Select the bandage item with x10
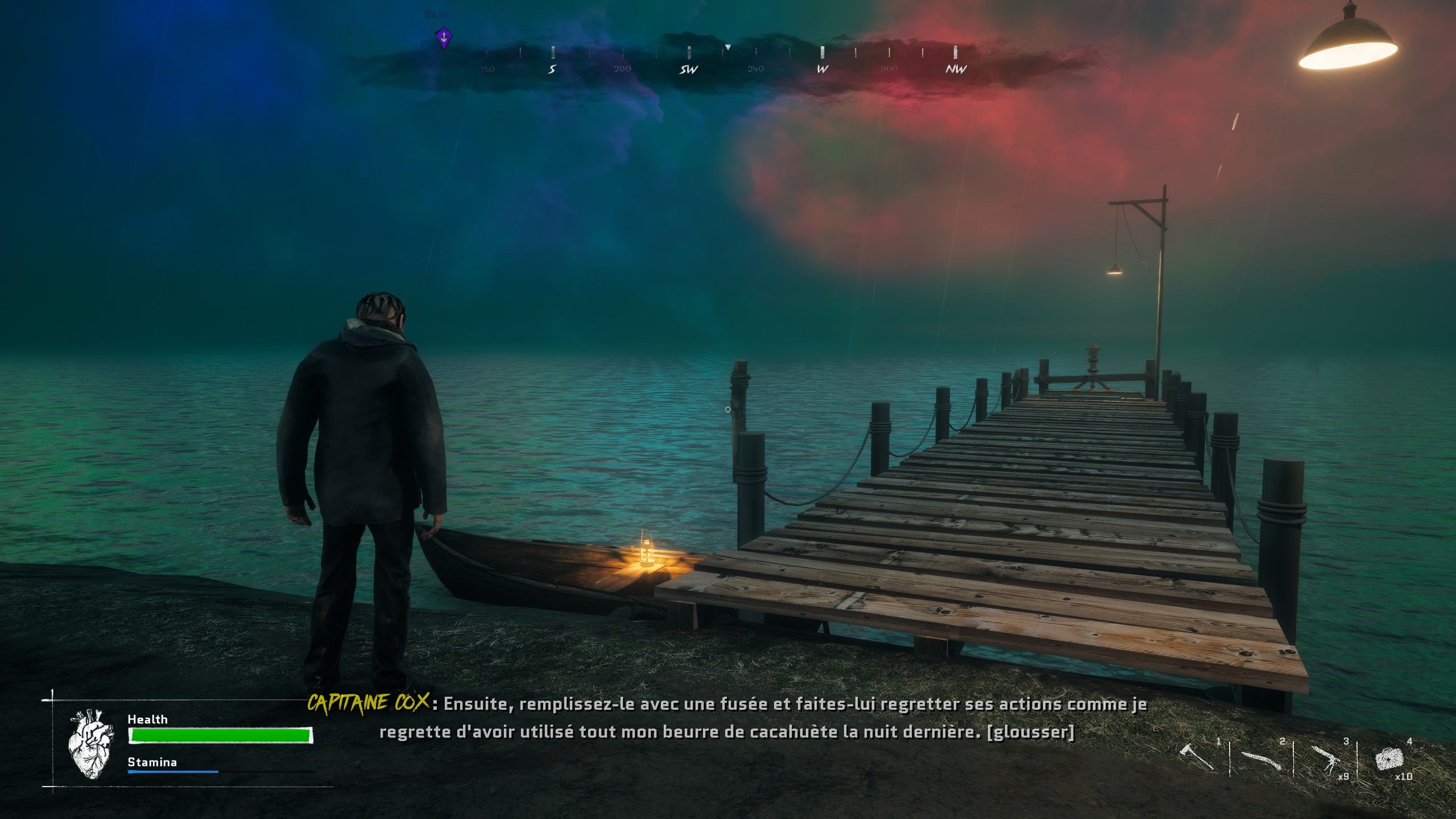 1389,760
